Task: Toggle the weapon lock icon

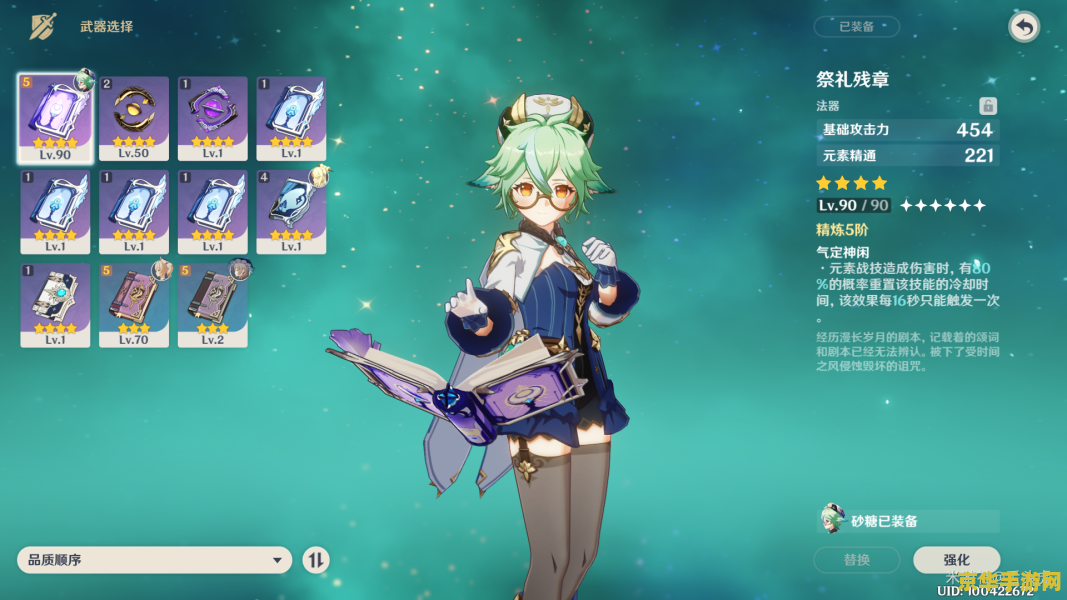Action: click(987, 106)
